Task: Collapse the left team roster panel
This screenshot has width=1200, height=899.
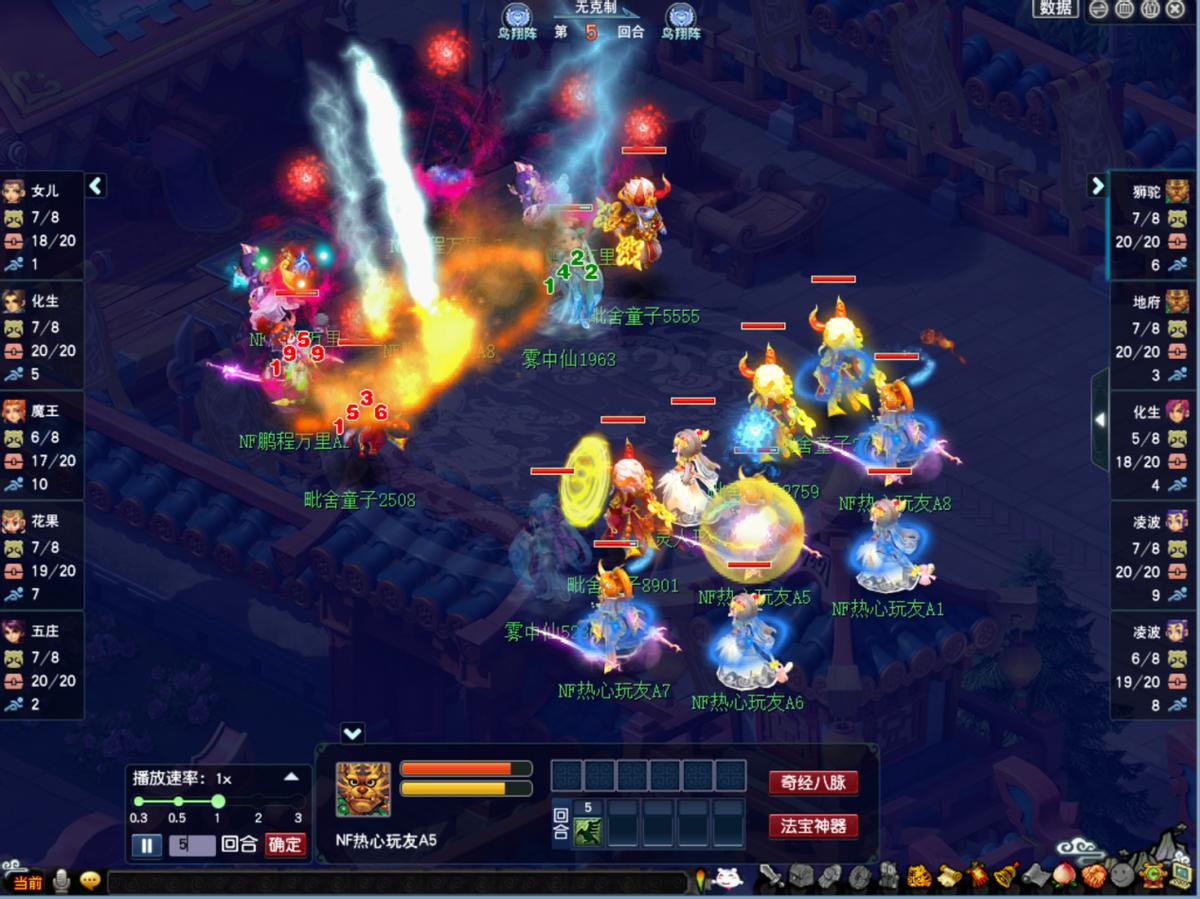Action: pos(96,186)
